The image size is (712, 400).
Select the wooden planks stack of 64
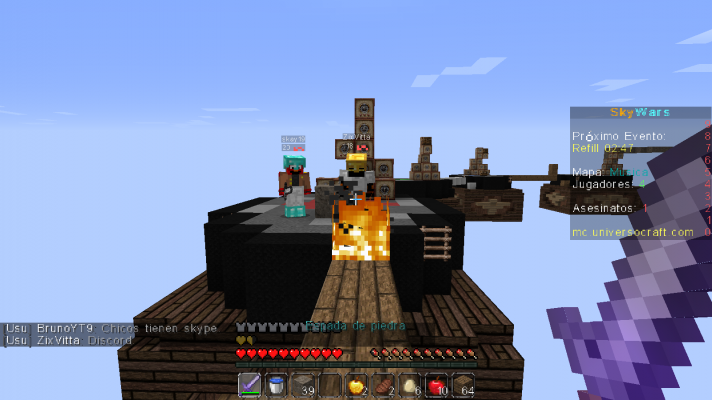[x=463, y=385]
